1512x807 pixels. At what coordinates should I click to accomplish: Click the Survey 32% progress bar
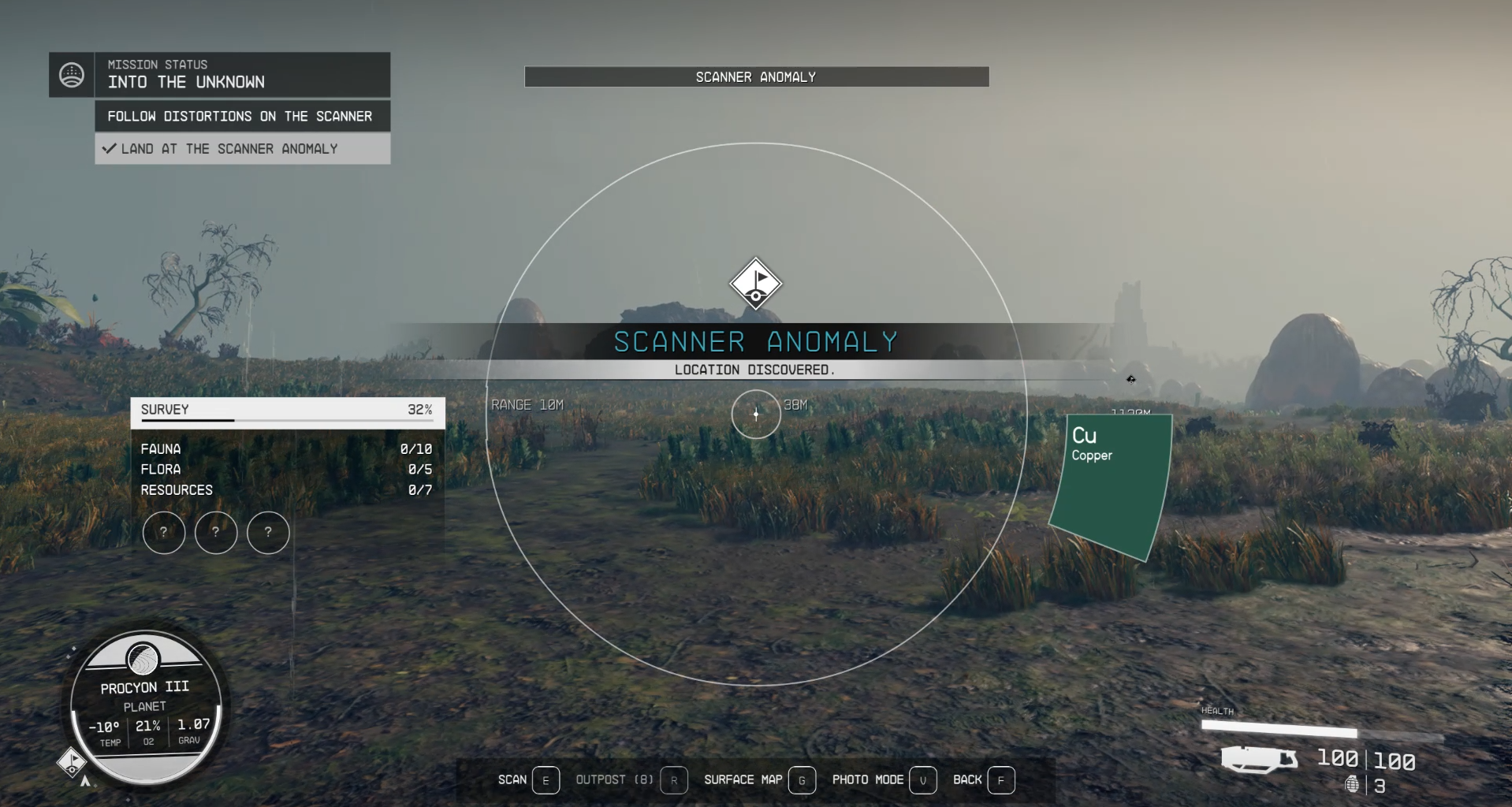pyautogui.click(x=286, y=420)
